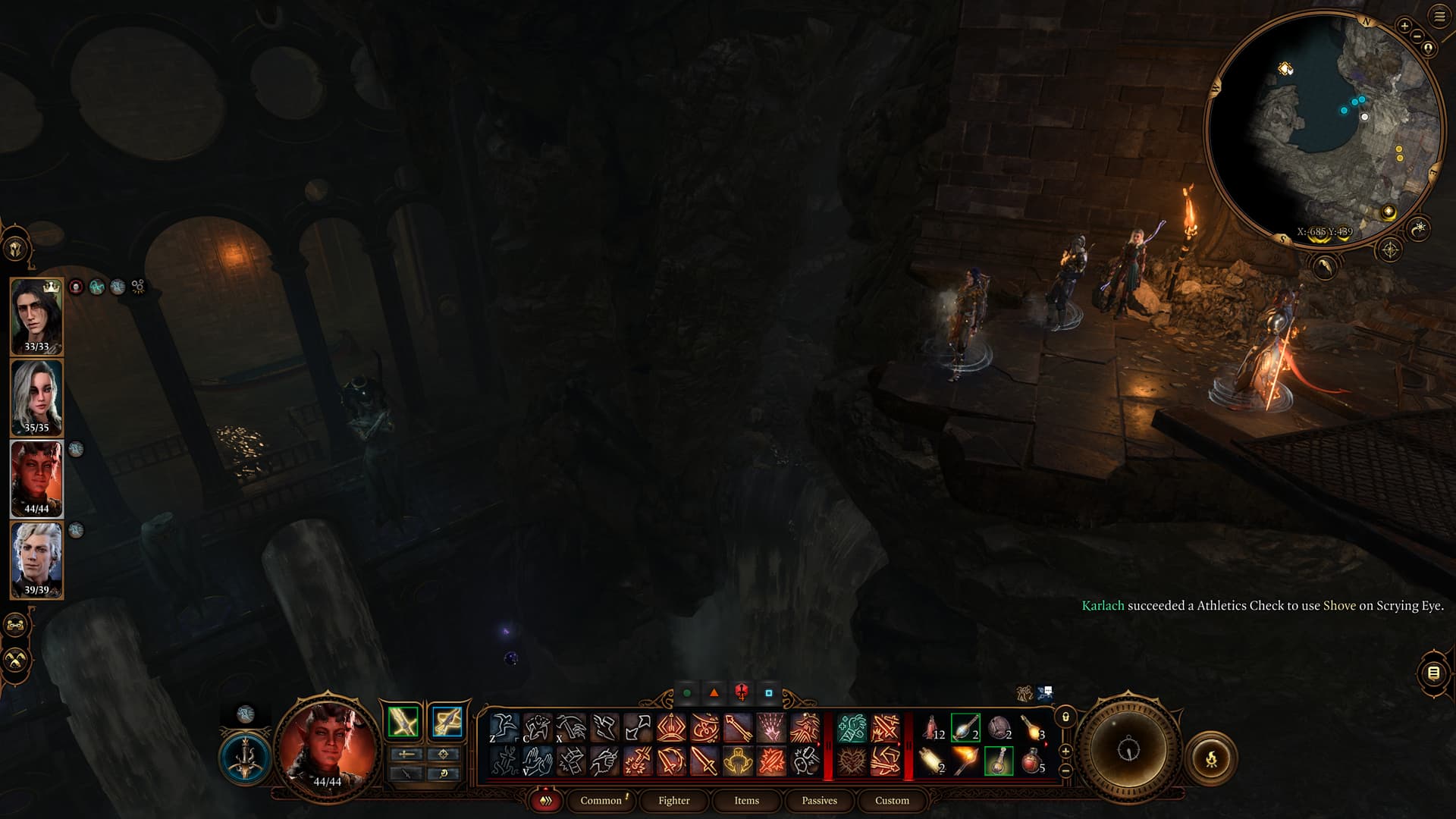Select the black-haired character portrait with 33/33 HP
The width and height of the screenshot is (1456, 819).
36,315
